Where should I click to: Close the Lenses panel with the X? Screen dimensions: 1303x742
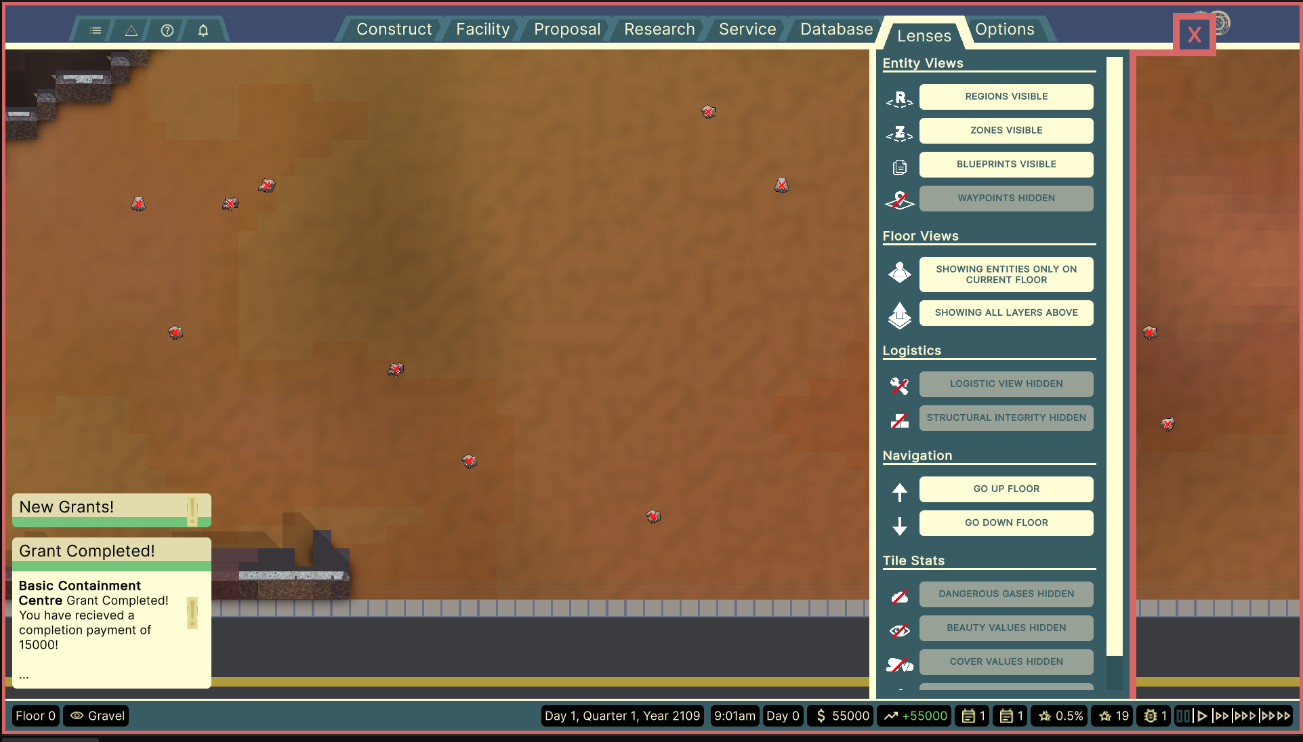(1194, 35)
